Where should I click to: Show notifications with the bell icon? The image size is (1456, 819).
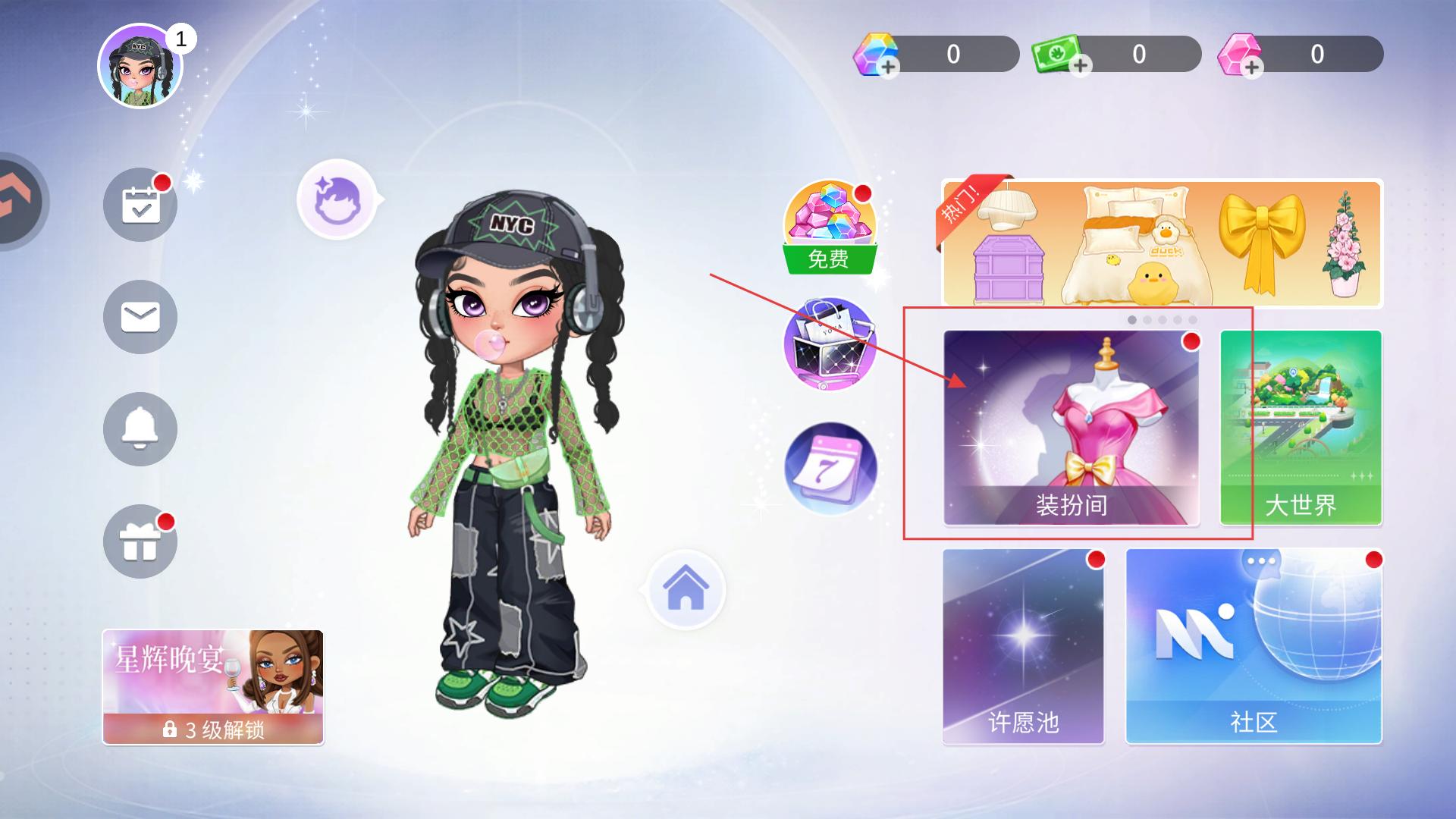point(140,429)
